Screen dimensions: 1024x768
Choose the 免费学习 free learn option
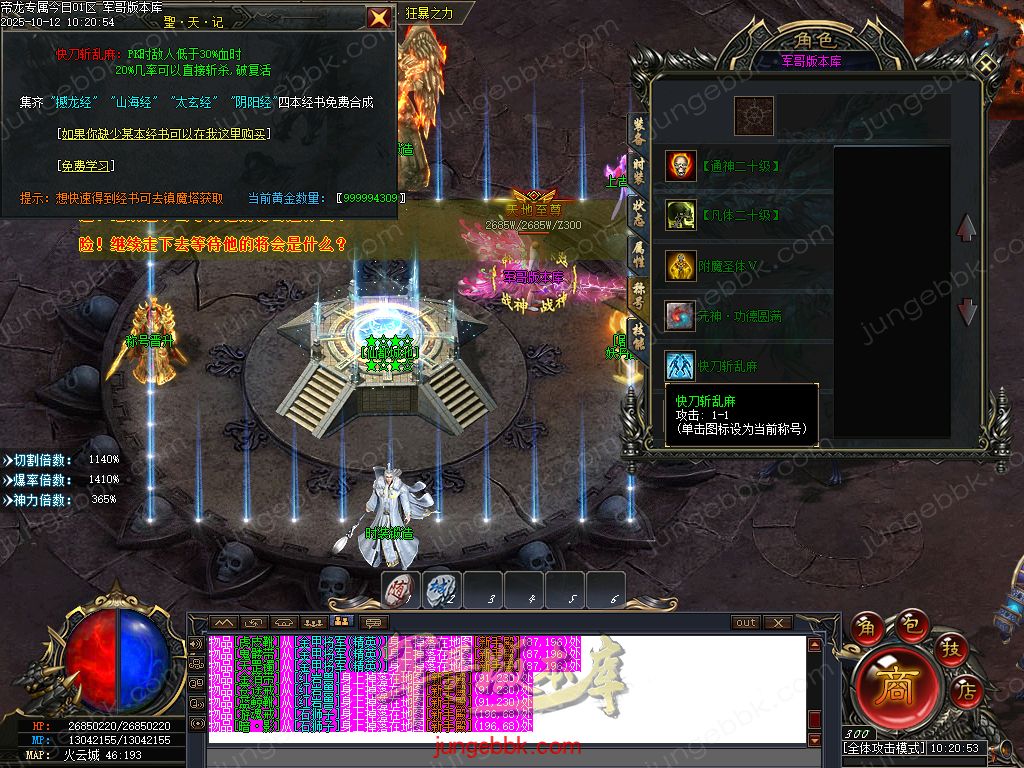click(85, 166)
